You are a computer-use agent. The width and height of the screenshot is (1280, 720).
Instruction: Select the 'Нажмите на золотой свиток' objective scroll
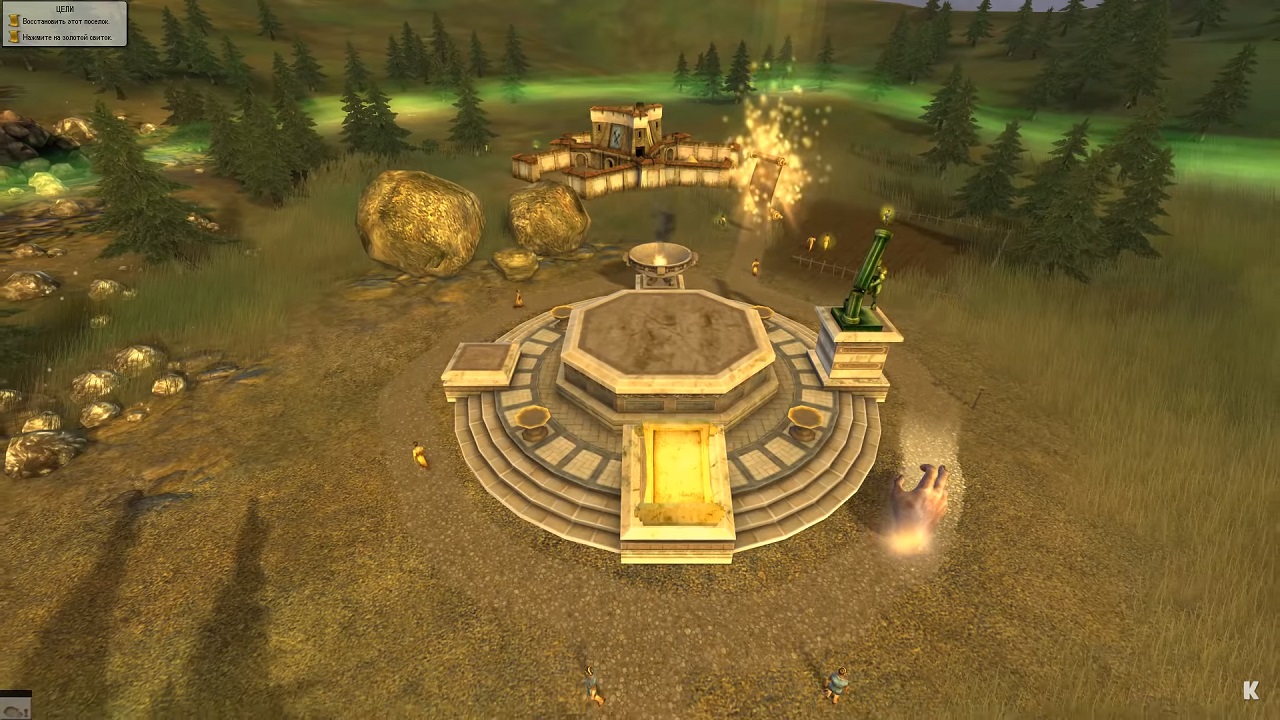click(14, 37)
